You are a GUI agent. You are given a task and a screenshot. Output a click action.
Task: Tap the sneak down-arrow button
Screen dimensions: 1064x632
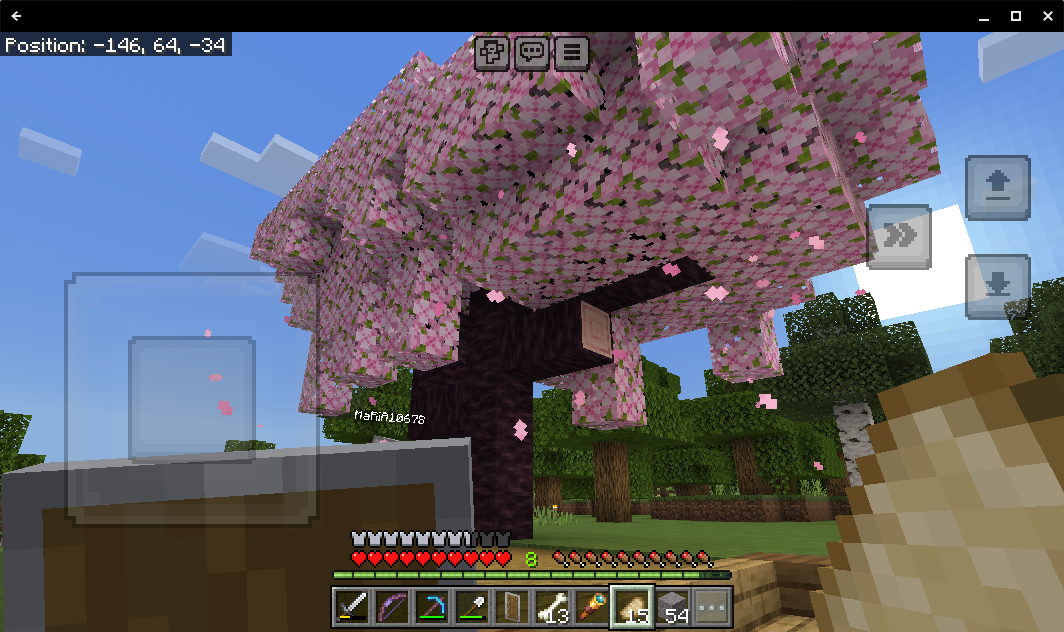pyautogui.click(x=997, y=286)
